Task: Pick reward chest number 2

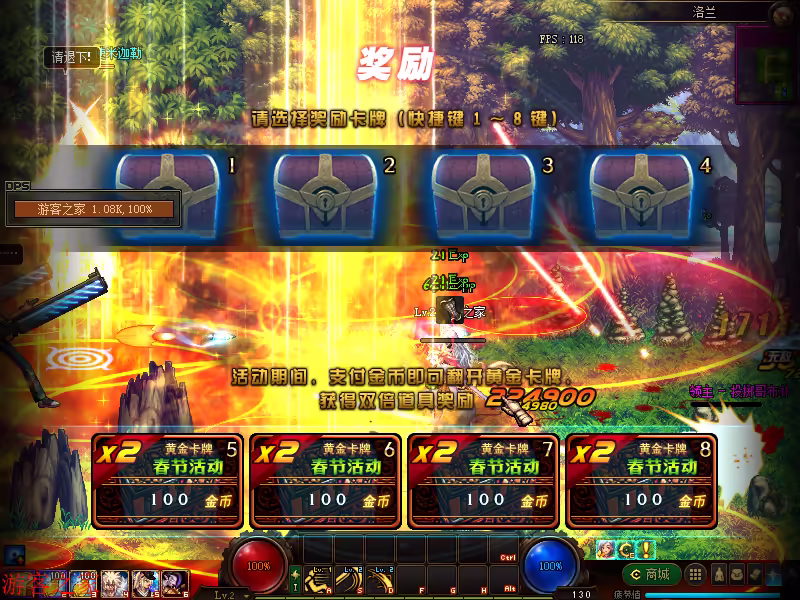Action: point(325,194)
